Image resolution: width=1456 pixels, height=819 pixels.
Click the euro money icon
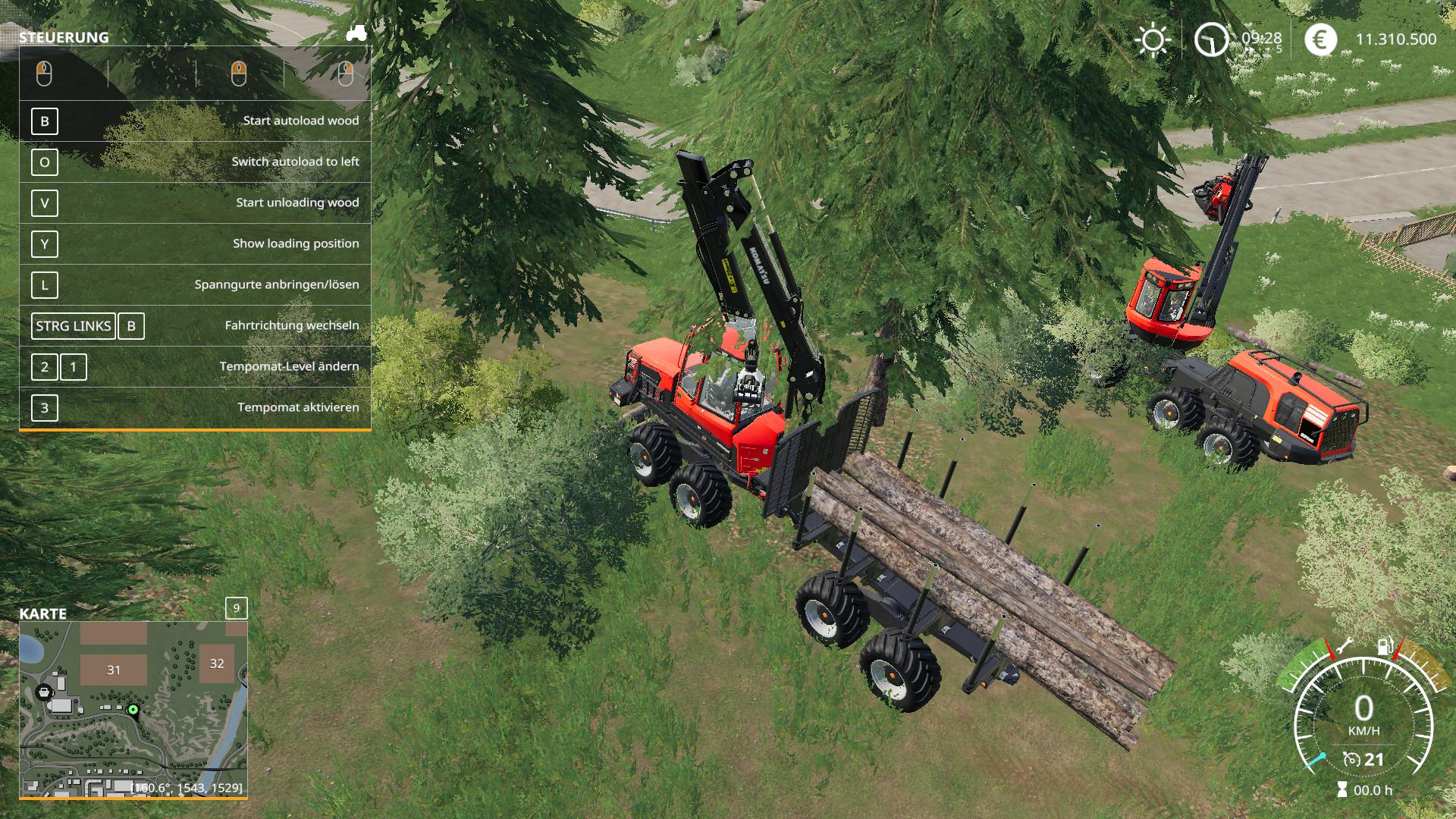click(1320, 39)
